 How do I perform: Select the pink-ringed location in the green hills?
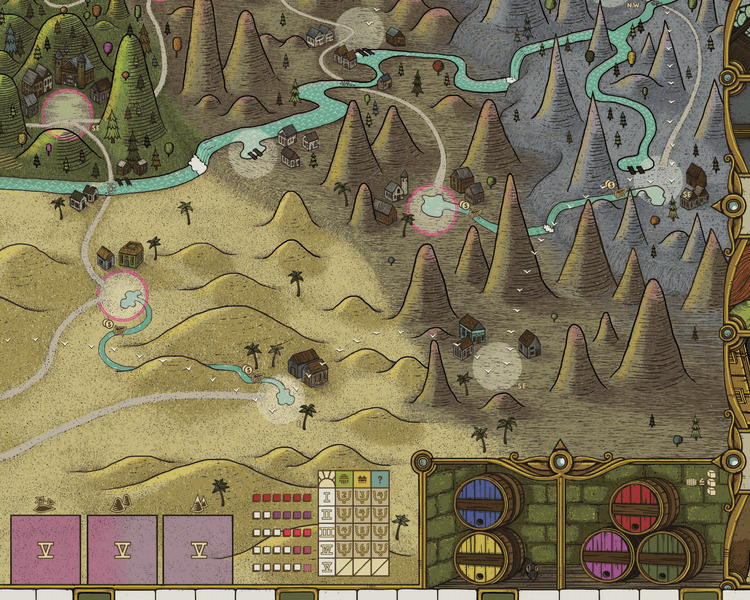(x=68, y=111)
